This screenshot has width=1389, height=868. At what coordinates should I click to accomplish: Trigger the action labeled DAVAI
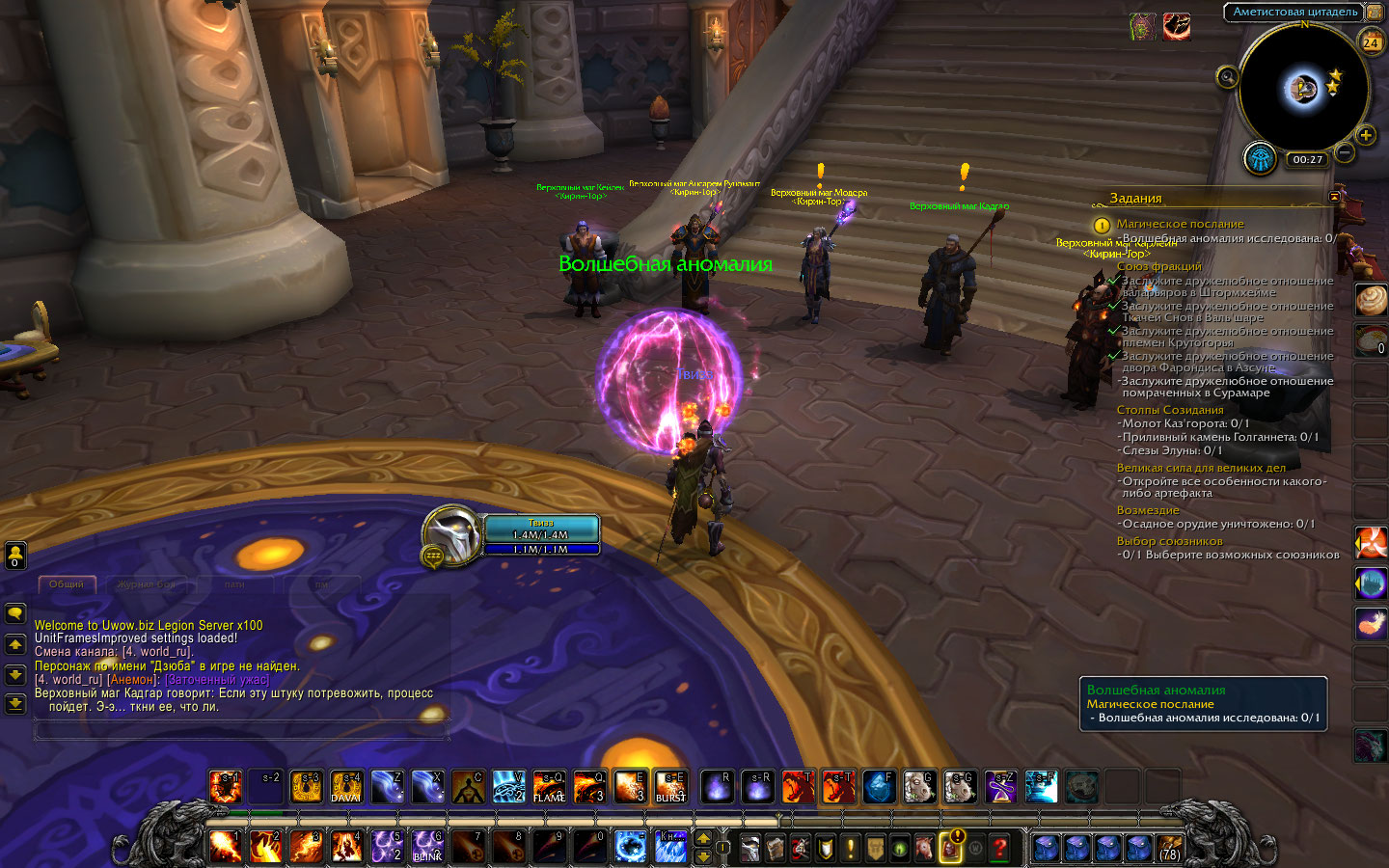coord(346,787)
